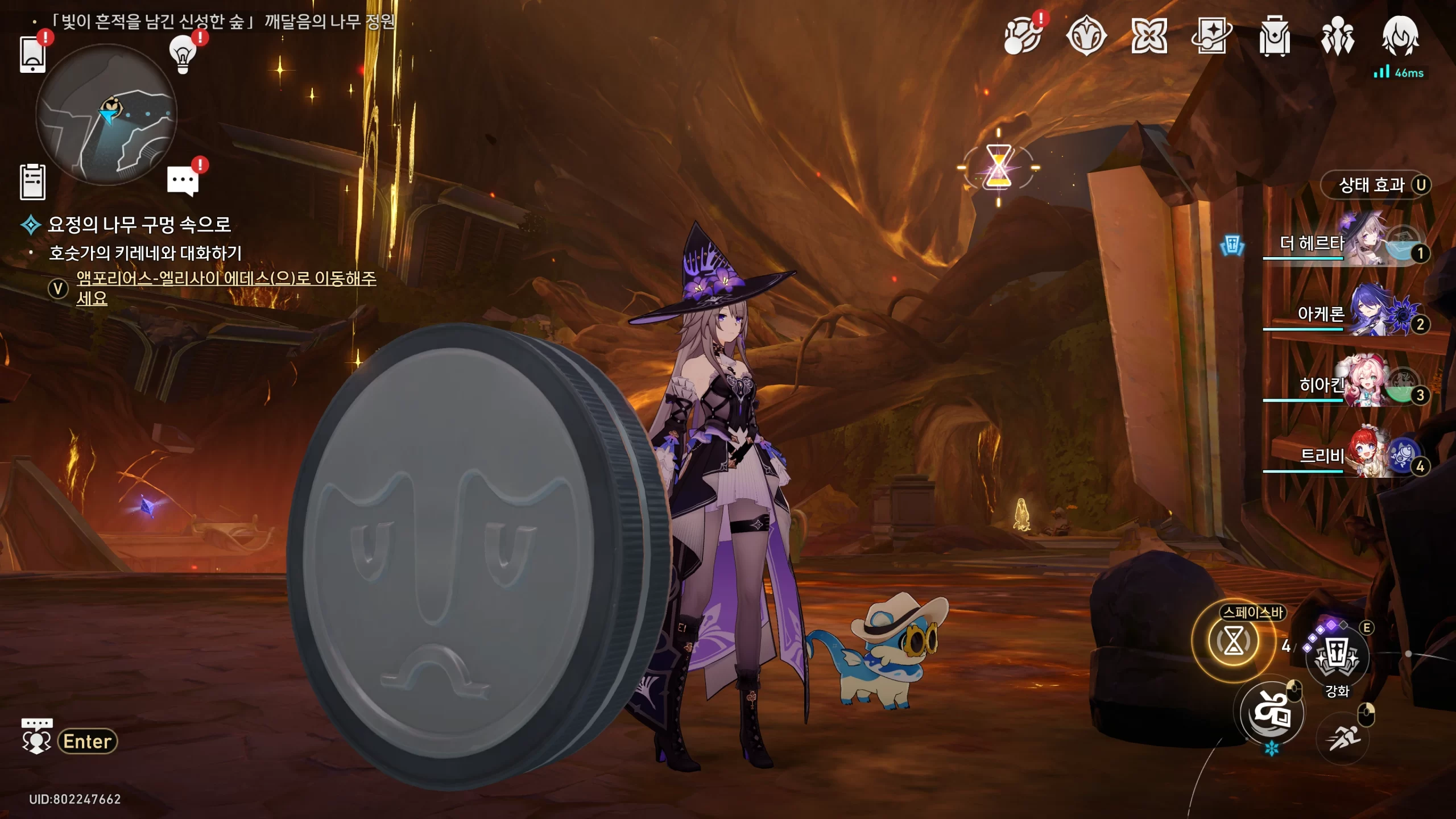Screen dimensions: 1456x819
Task: Open the team setup icon
Action: click(x=1337, y=36)
